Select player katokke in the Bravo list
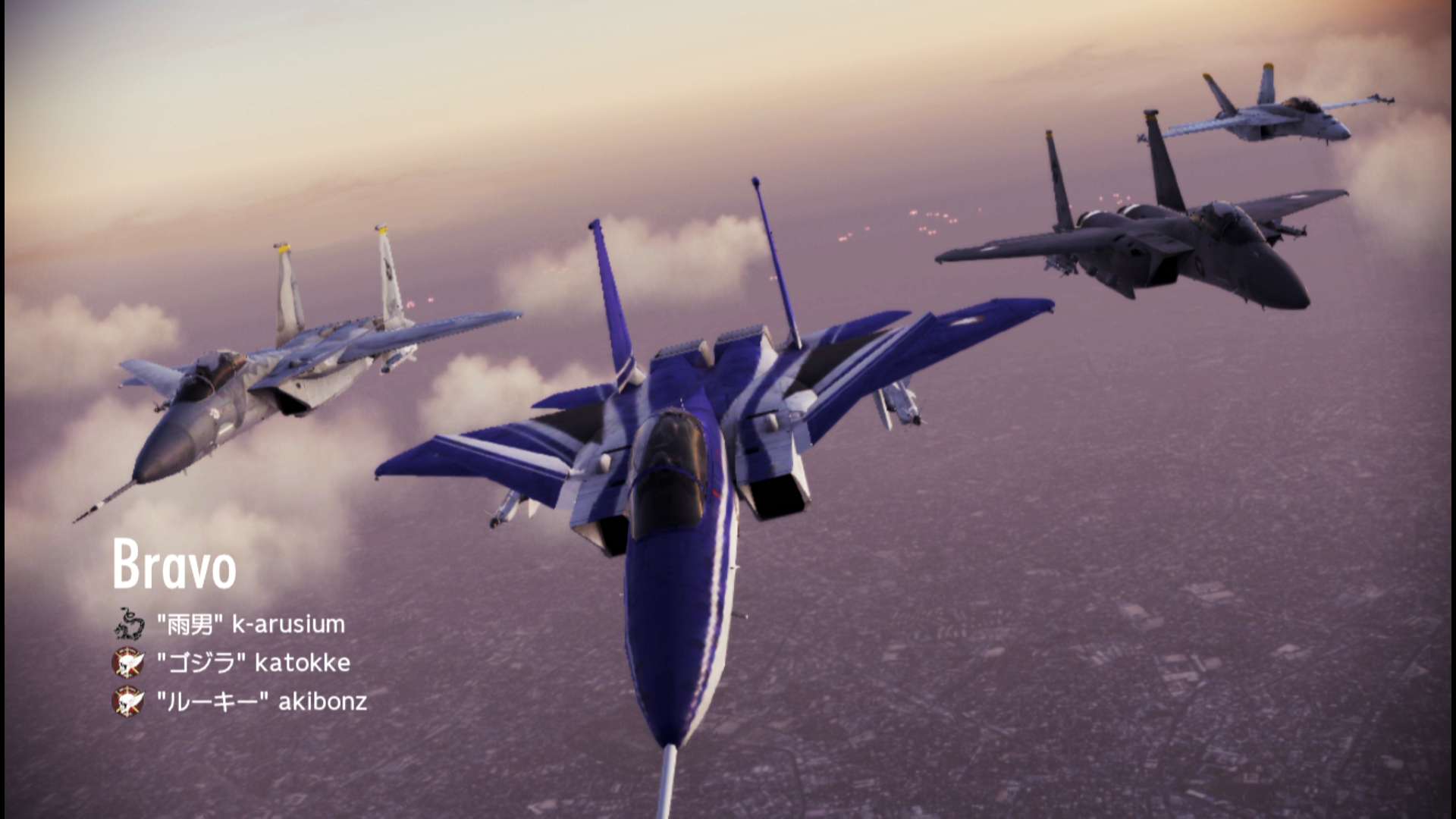 point(253,663)
